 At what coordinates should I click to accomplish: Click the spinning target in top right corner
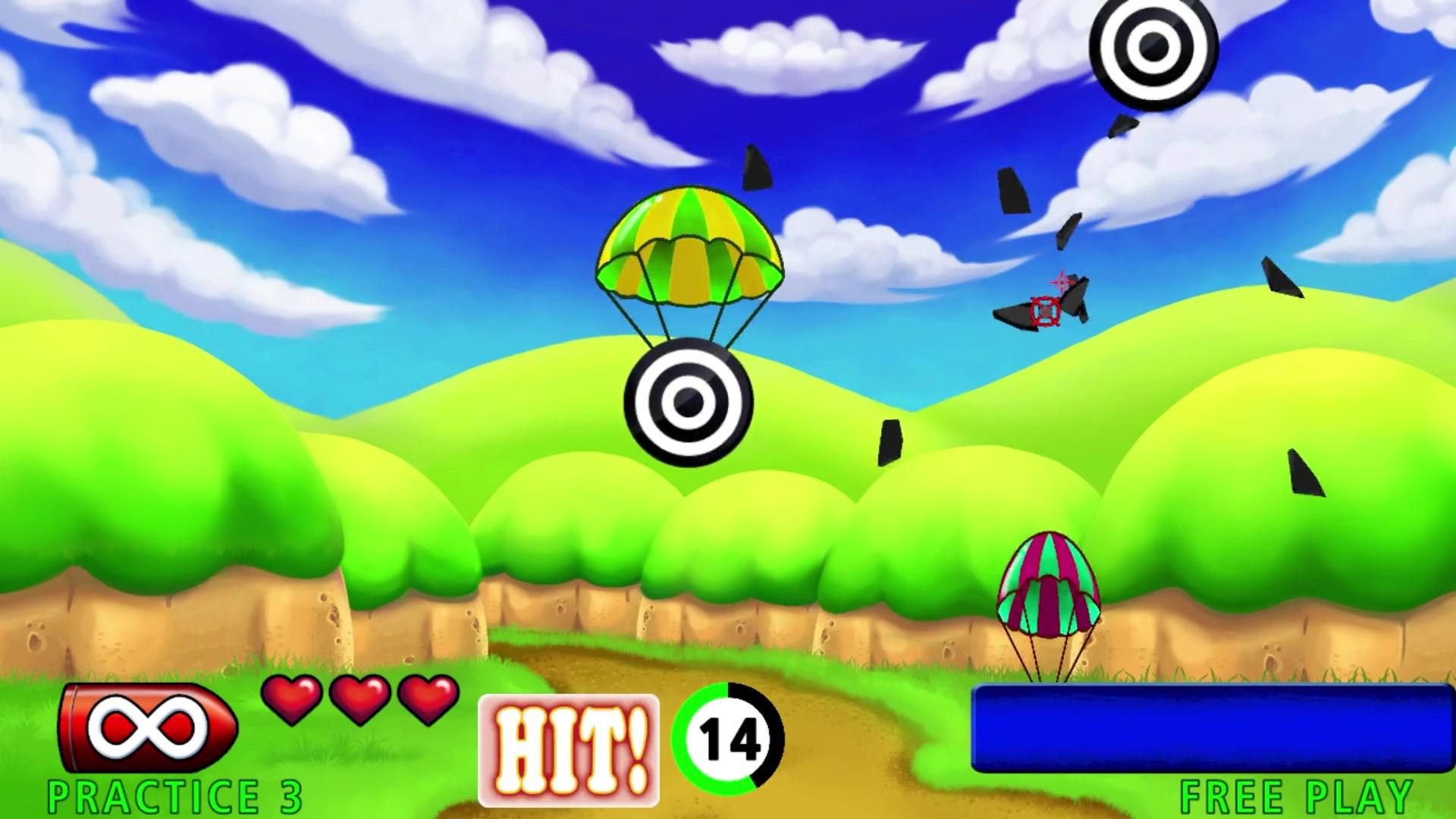click(x=1154, y=47)
